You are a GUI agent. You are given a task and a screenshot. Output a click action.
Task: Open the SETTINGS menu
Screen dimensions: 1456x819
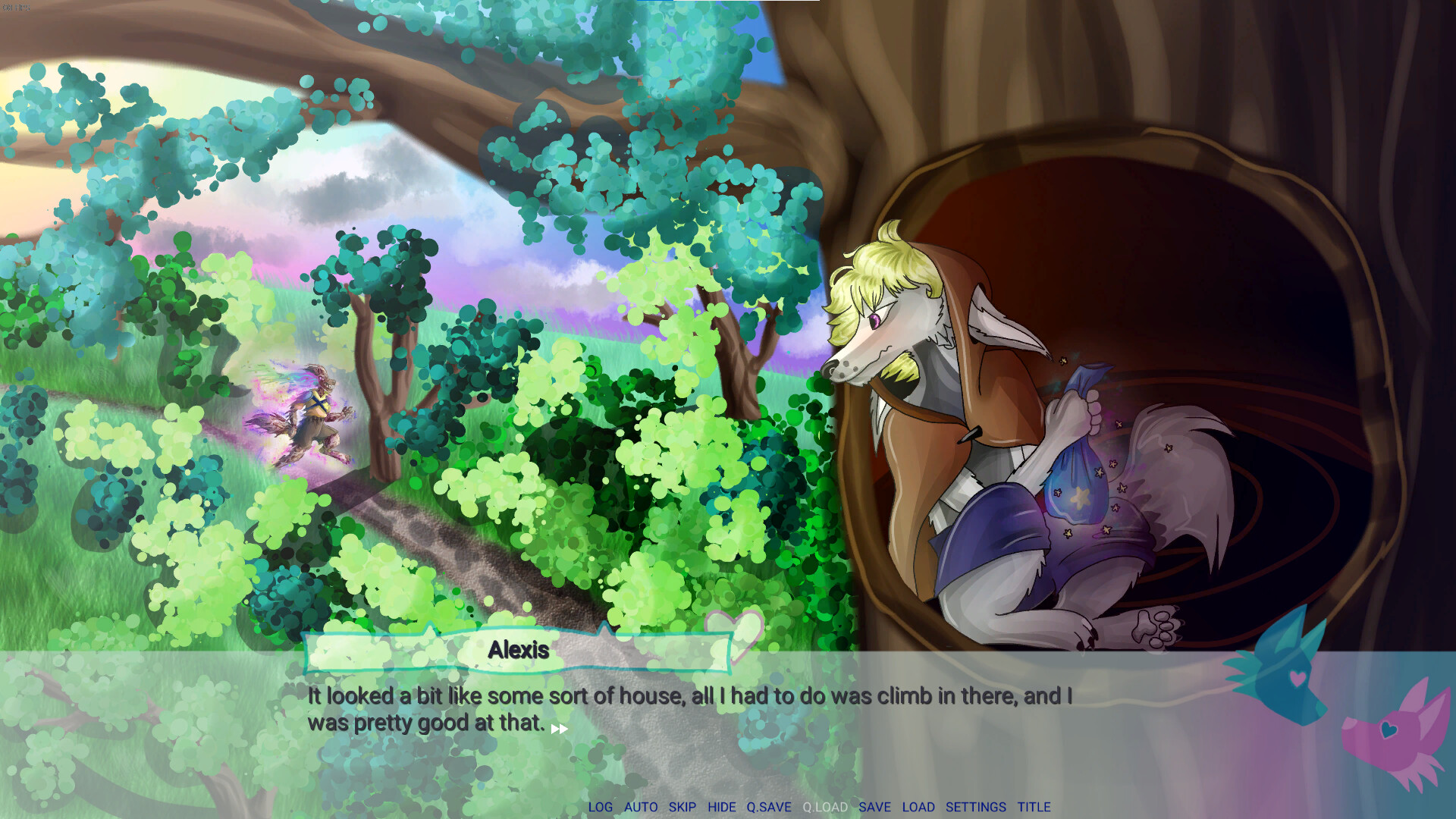coord(975,808)
